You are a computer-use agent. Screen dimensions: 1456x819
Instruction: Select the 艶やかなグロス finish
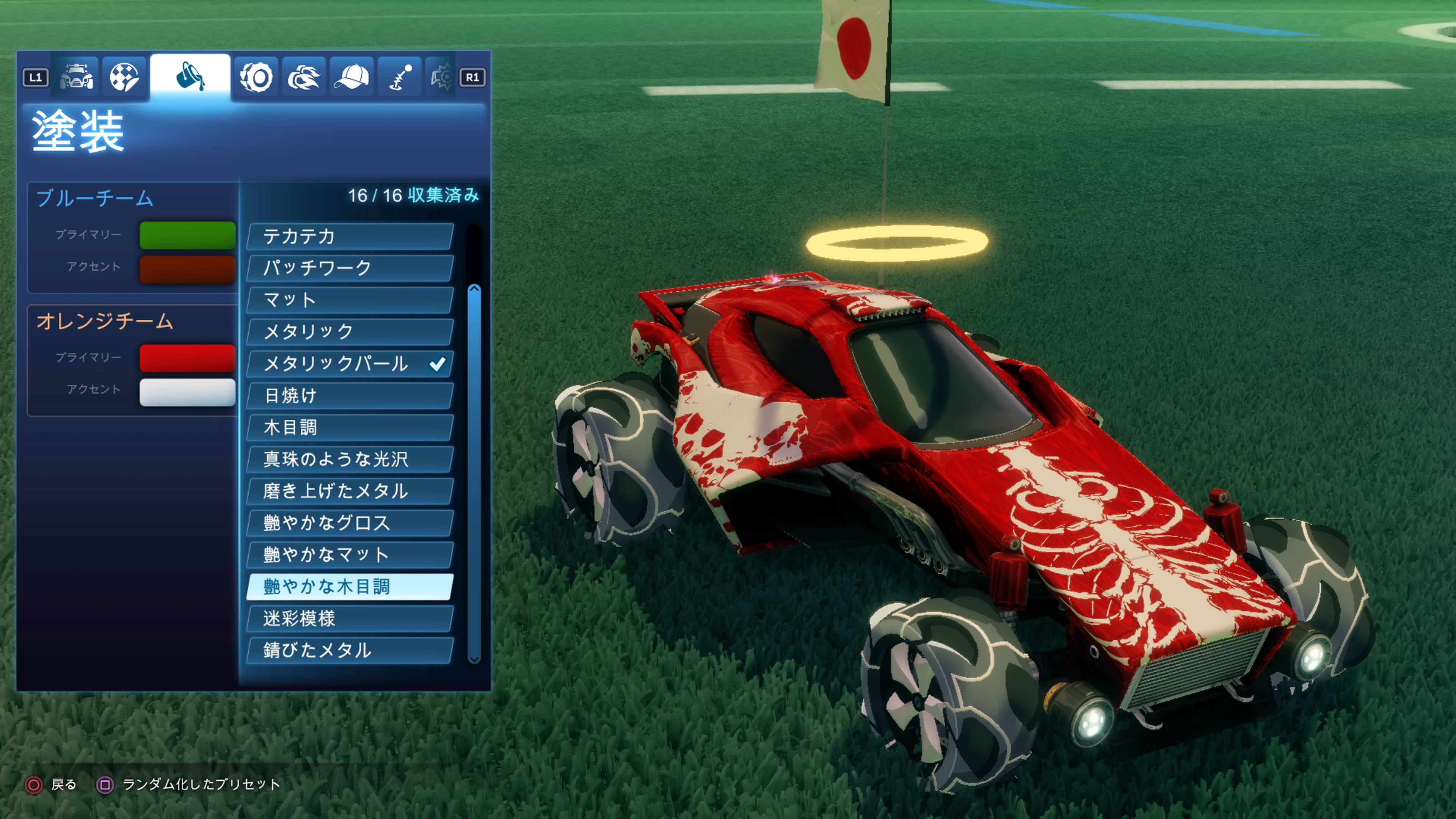click(350, 523)
